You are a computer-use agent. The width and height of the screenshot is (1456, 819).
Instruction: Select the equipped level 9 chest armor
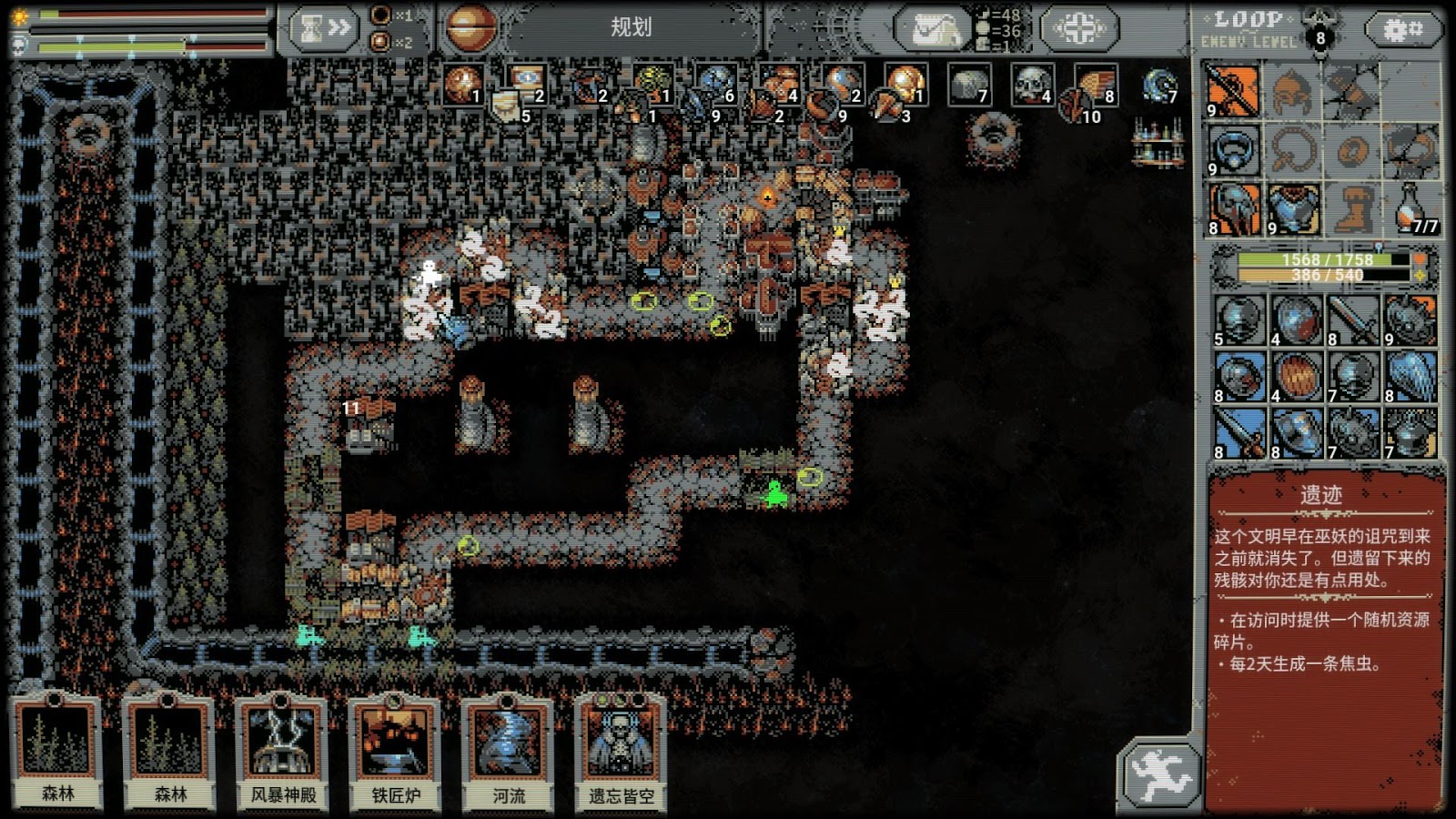point(1292,209)
